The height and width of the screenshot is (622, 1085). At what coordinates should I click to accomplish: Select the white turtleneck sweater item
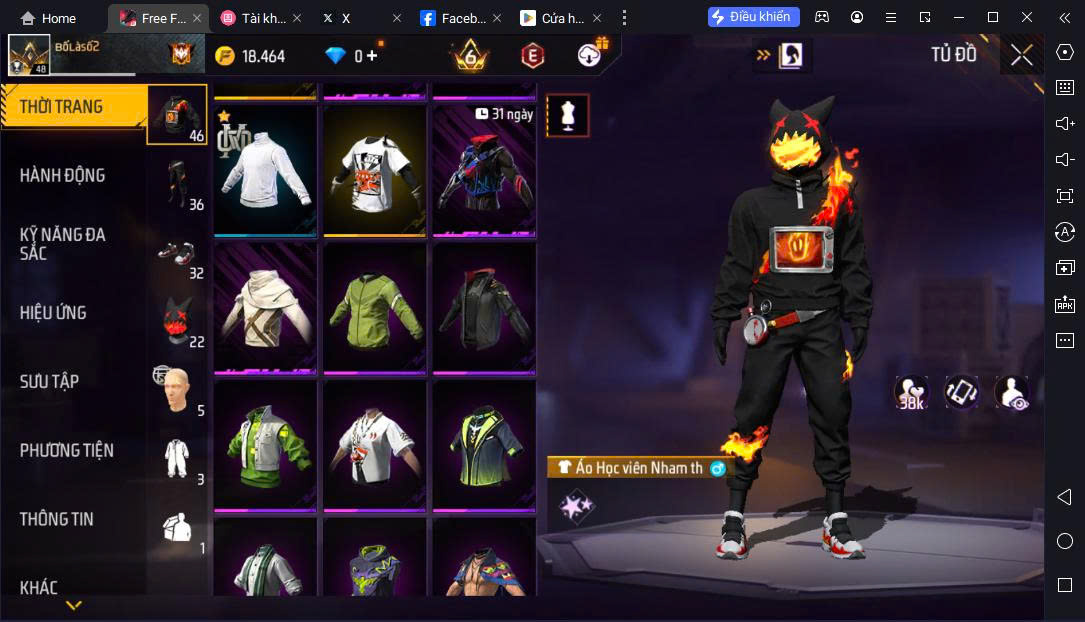click(265, 170)
